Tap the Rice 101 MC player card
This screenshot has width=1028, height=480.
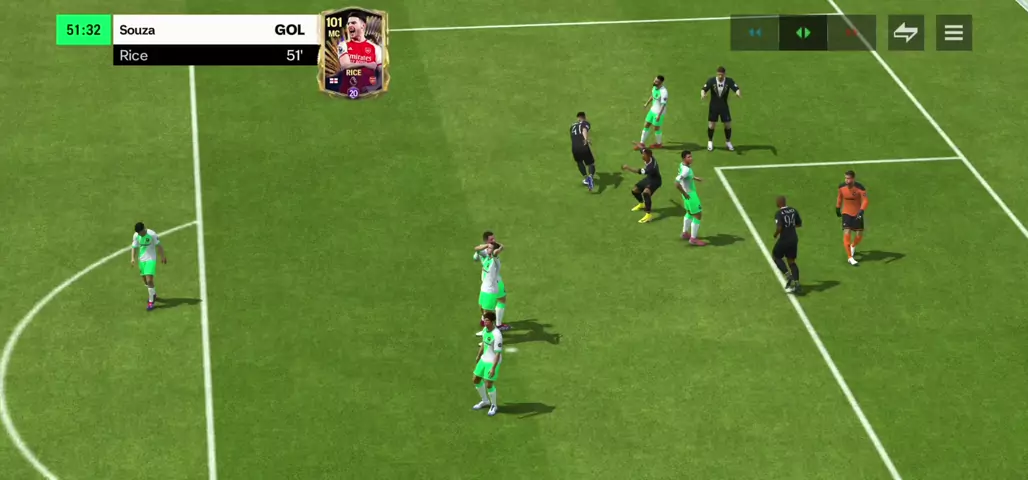353,54
